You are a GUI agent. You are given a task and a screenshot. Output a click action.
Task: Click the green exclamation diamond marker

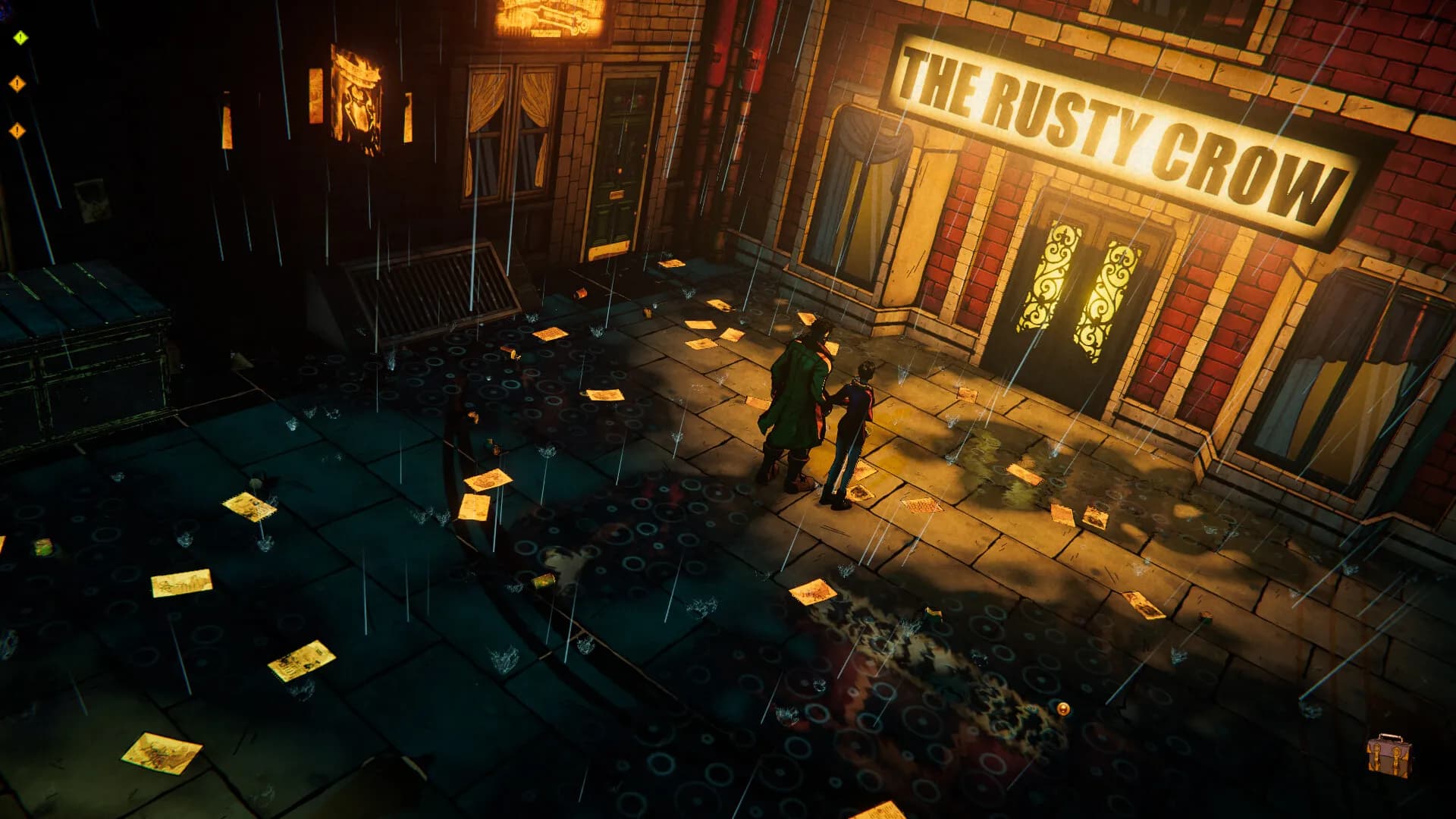pyautogui.click(x=20, y=37)
